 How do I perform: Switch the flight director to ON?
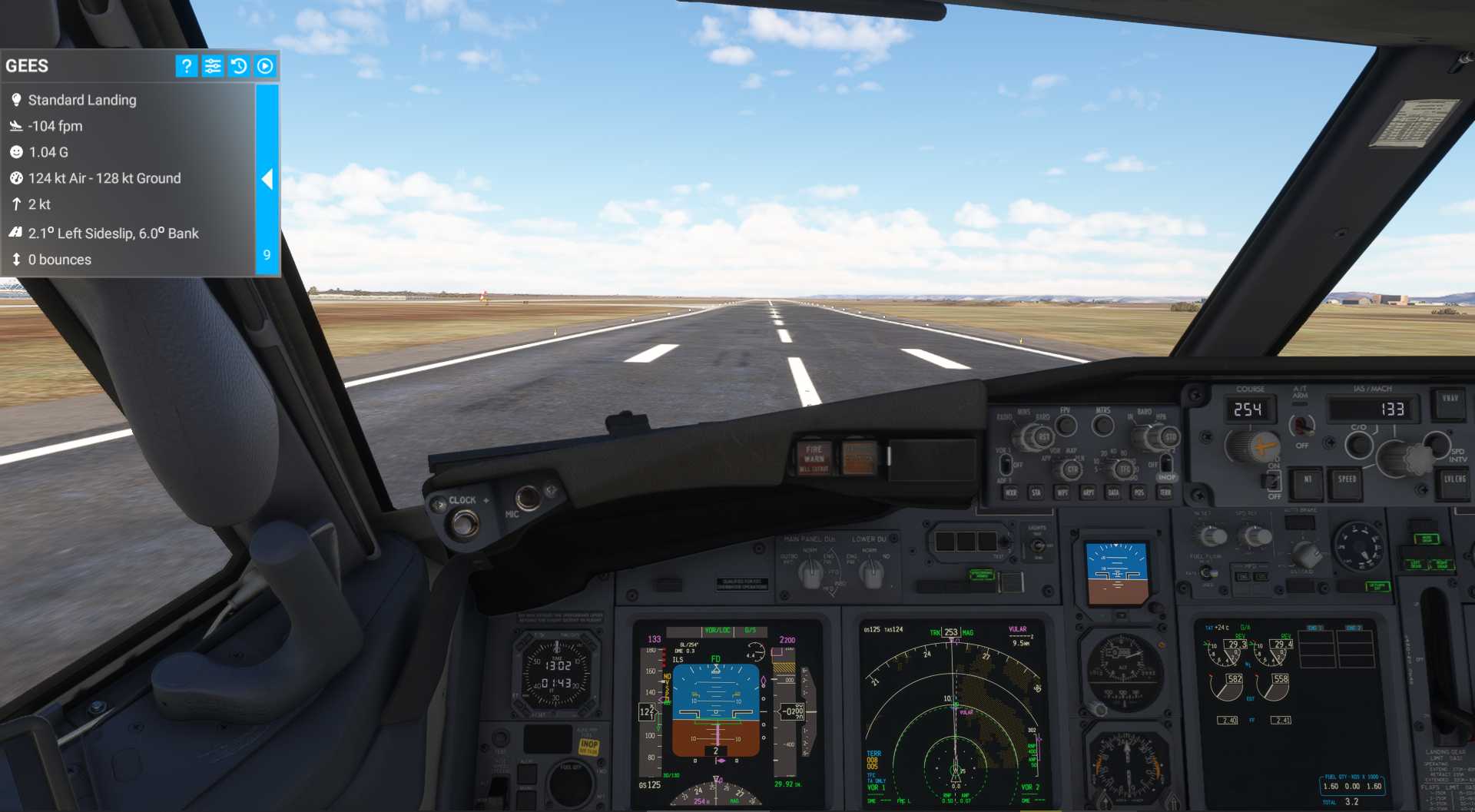(x=1274, y=482)
